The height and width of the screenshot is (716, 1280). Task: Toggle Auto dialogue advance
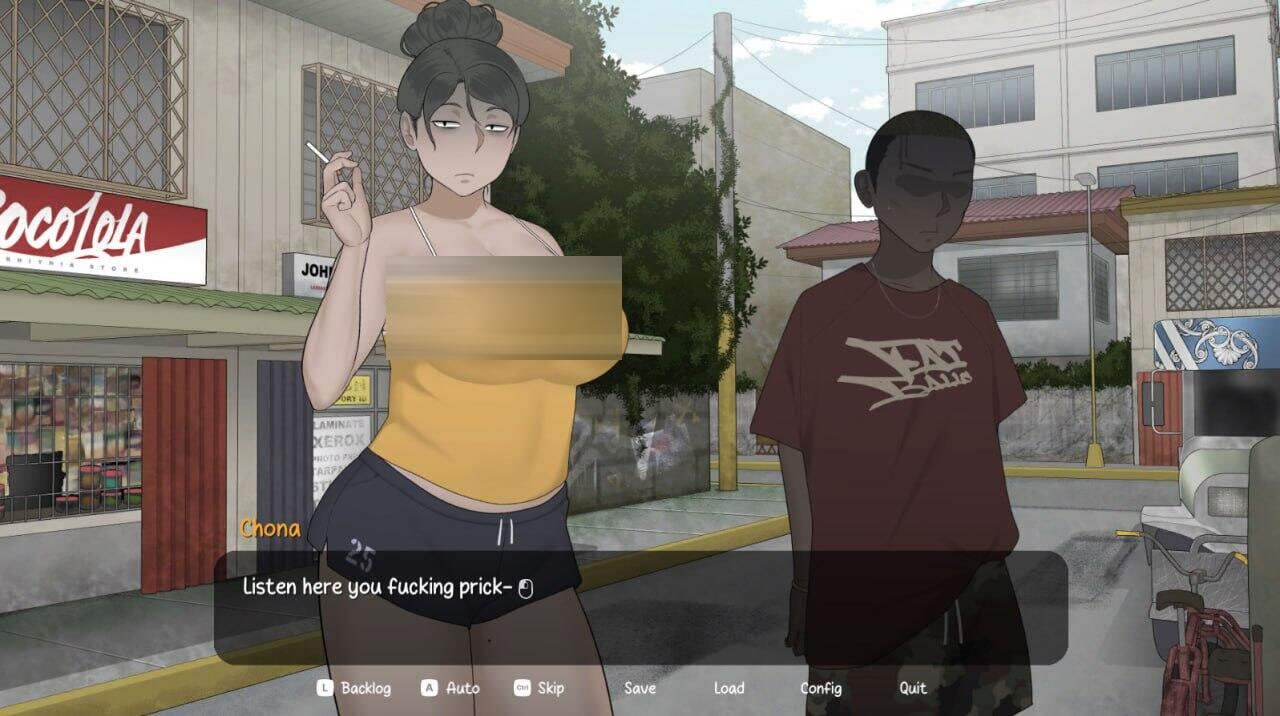(462, 688)
